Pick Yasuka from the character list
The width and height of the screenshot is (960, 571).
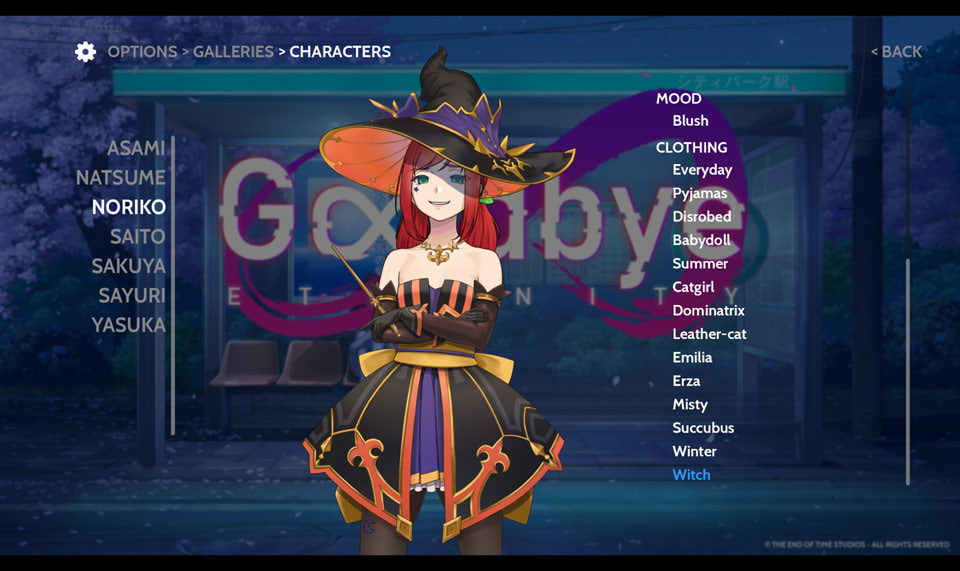[x=129, y=325]
